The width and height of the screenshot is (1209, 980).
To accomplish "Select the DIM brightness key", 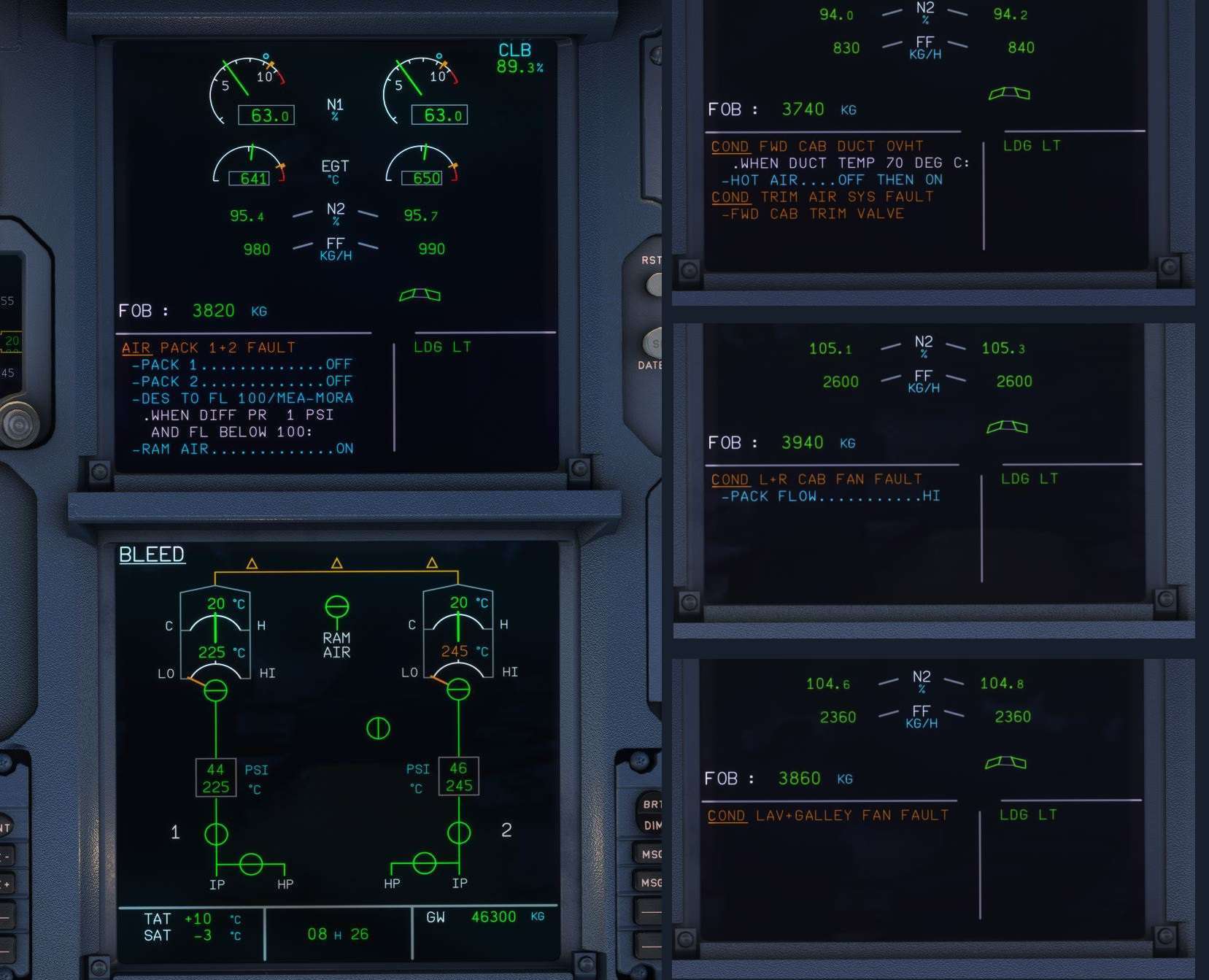I will pos(652,825).
